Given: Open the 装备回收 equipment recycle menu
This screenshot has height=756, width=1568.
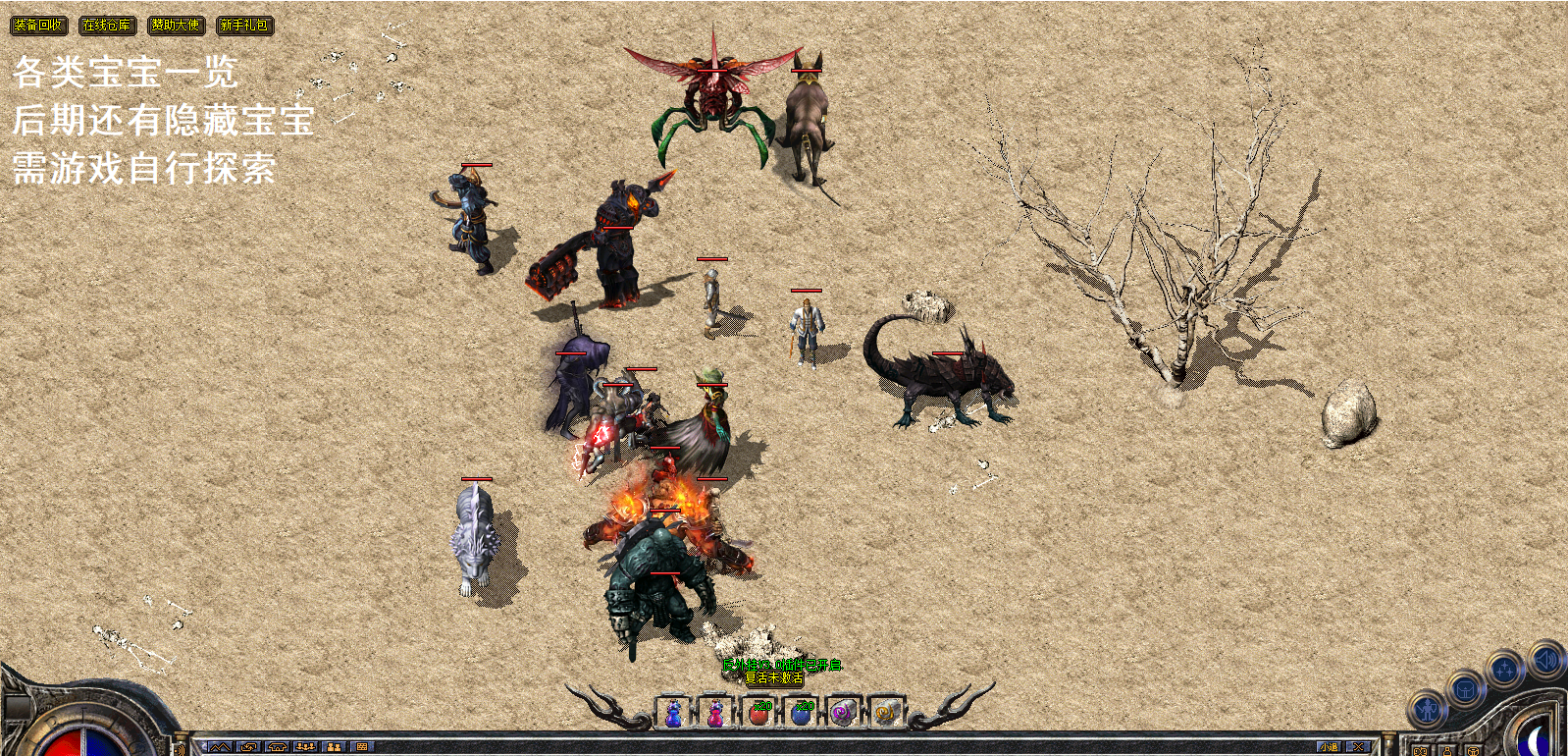Looking at the screenshot, I should pos(38,26).
